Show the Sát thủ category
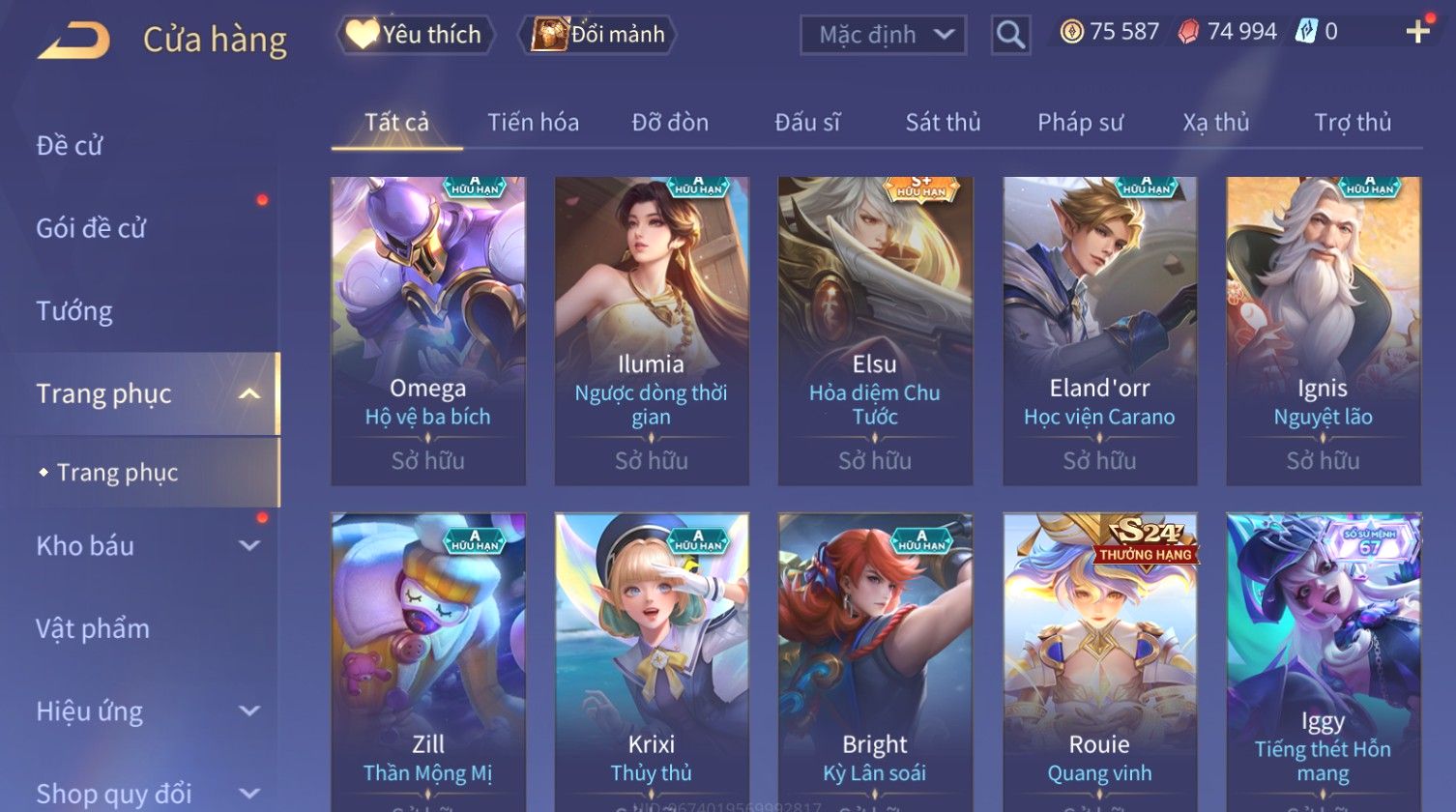 943,123
